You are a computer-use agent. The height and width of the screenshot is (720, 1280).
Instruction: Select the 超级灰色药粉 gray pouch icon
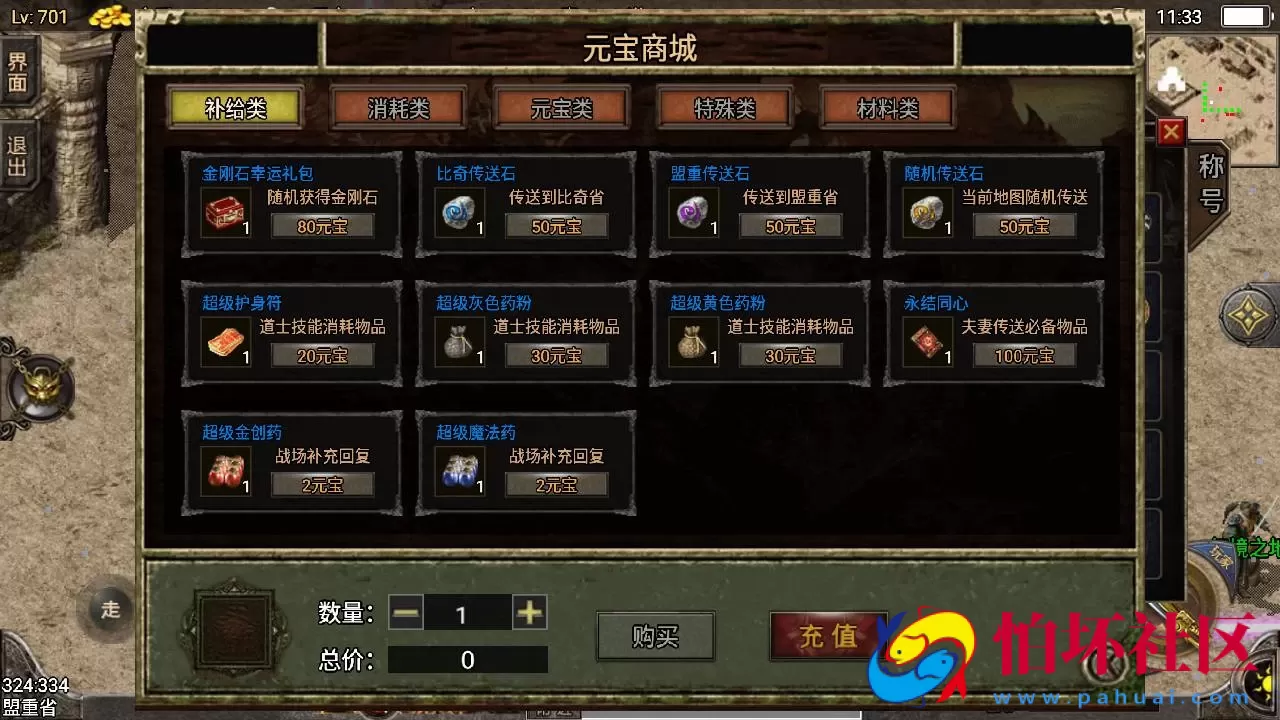[458, 340]
